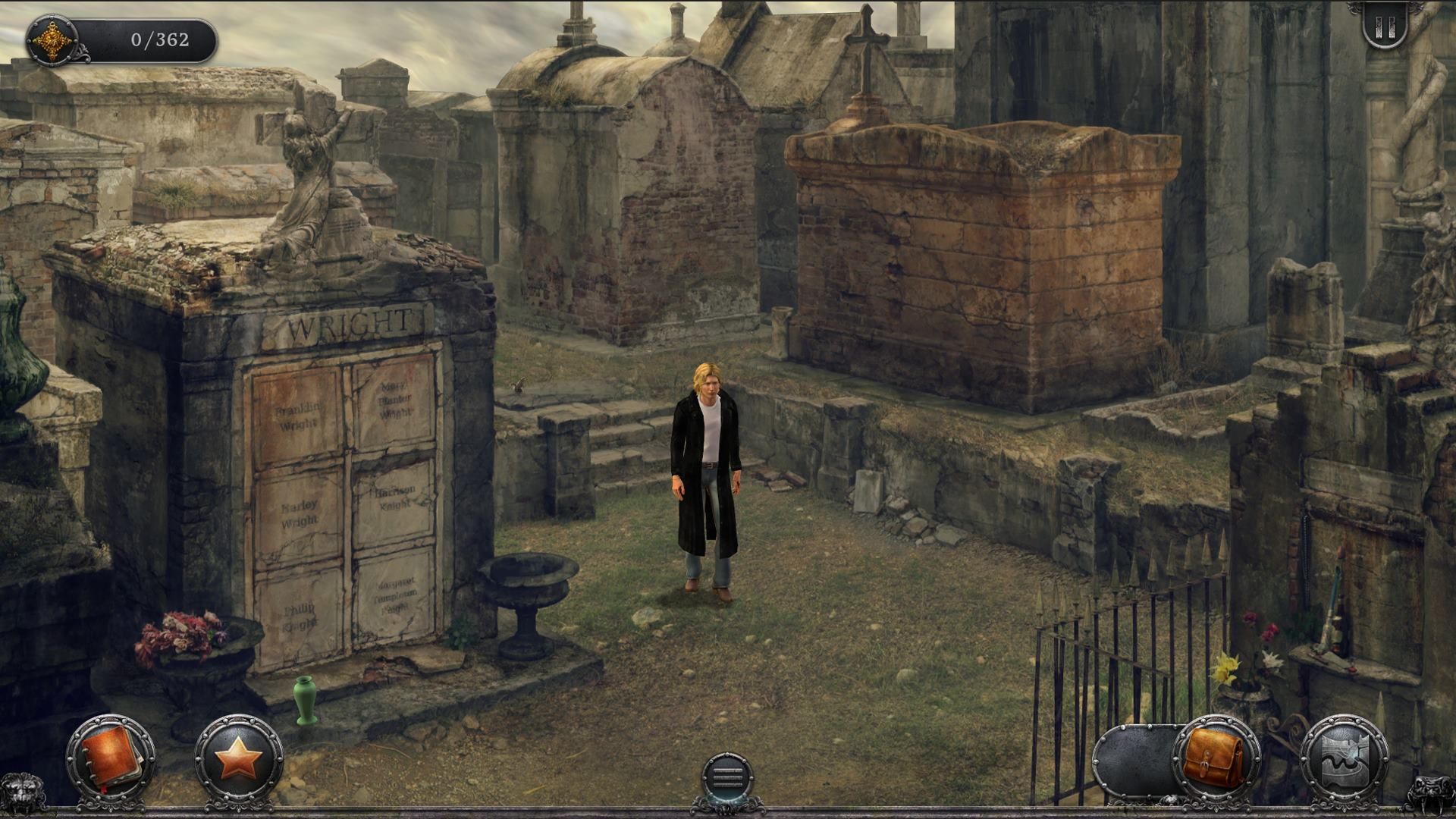Open the three-line menu button
The image size is (1456, 819).
[x=727, y=777]
